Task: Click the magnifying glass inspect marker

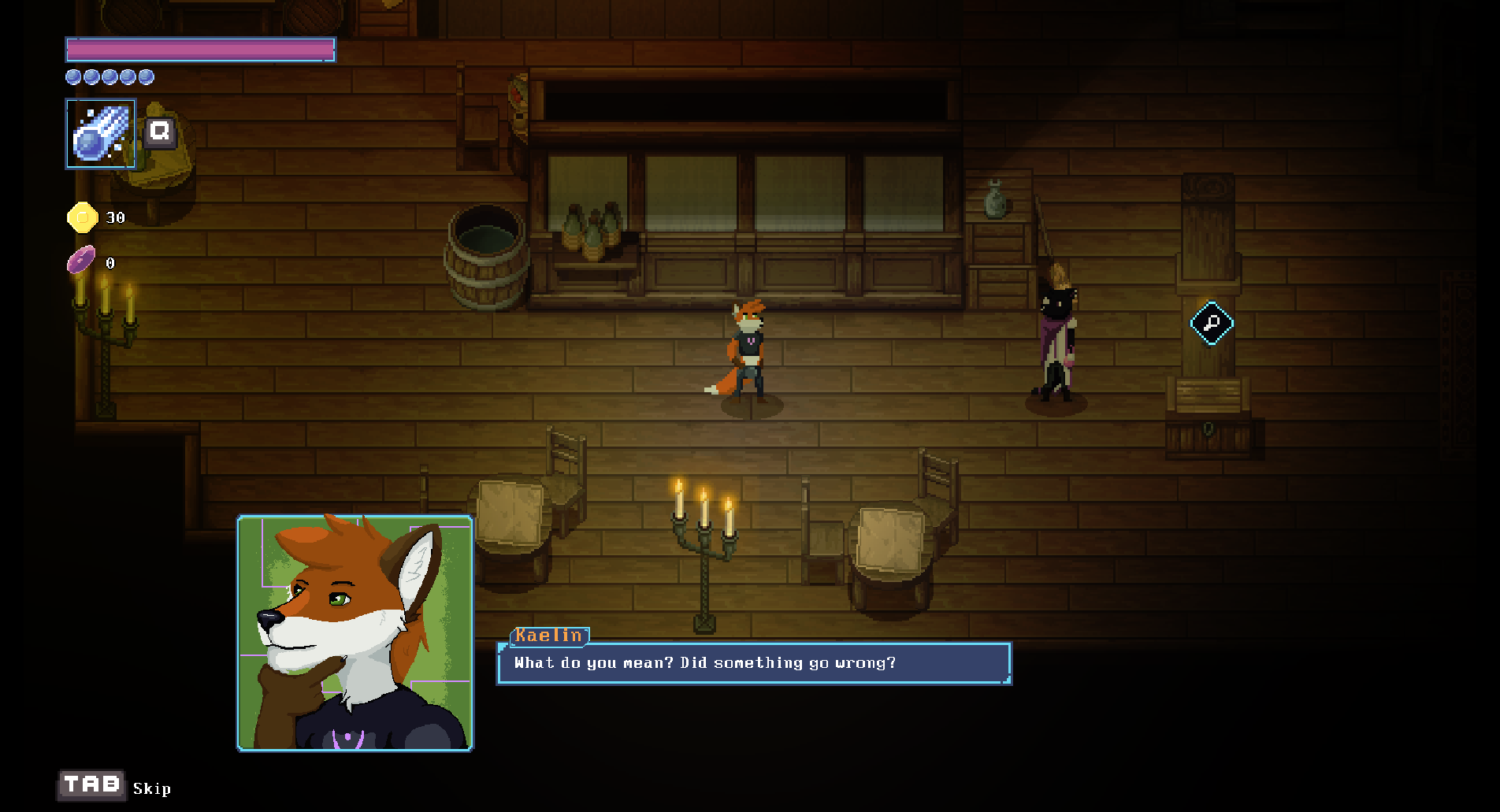Action: (x=1211, y=323)
